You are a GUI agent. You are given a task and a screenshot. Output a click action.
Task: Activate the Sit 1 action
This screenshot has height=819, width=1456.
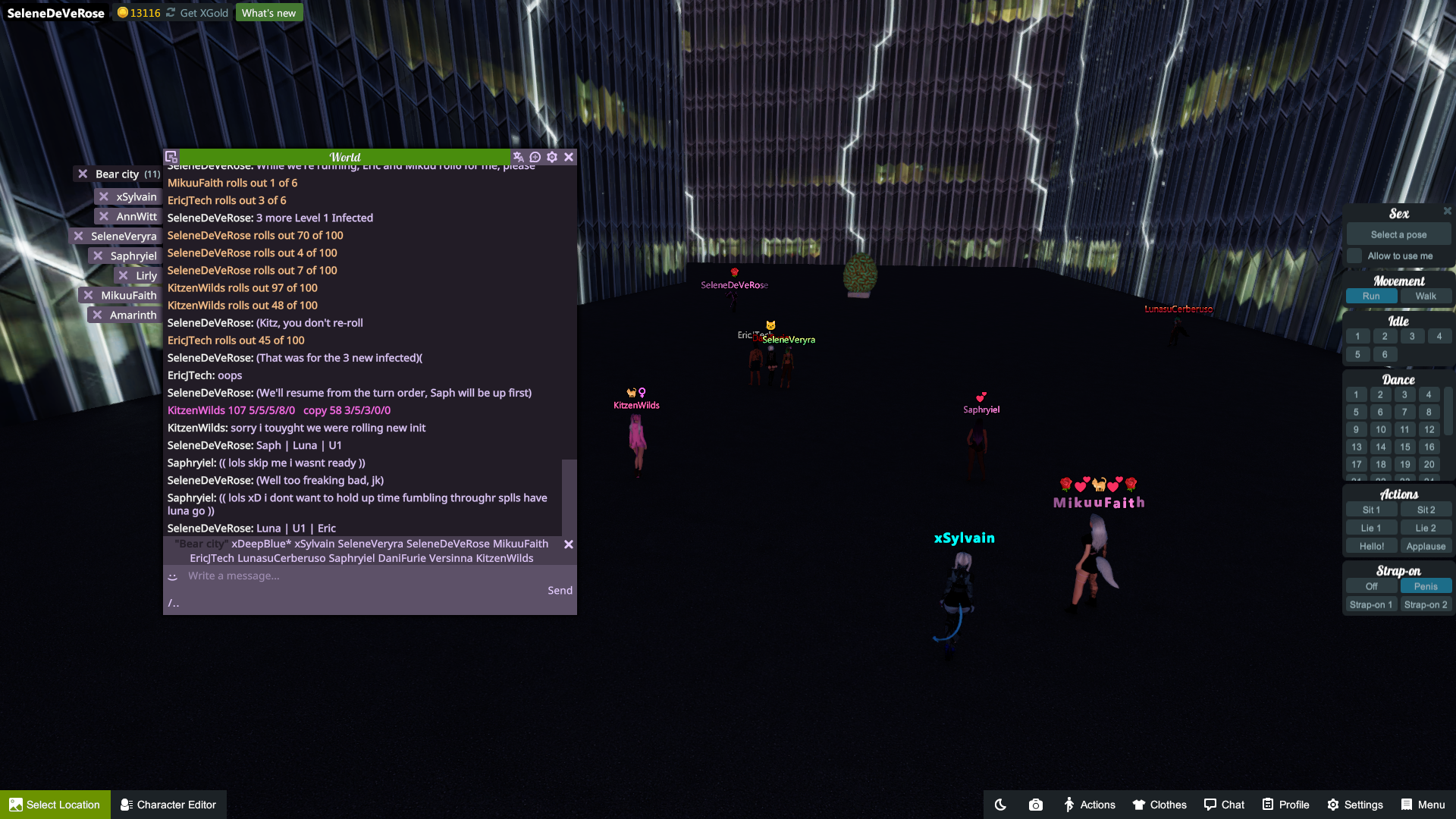[x=1371, y=510]
